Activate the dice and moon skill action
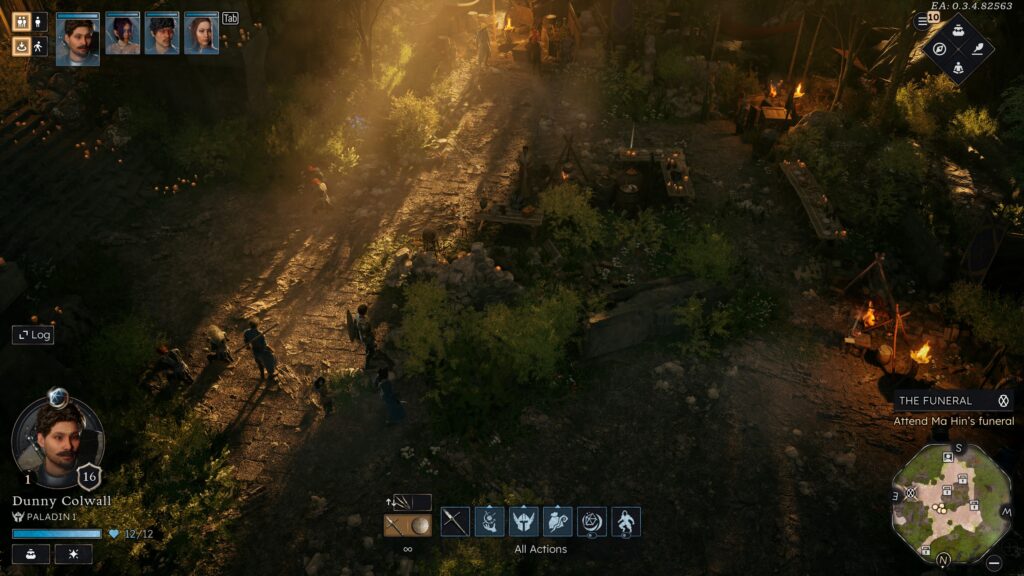 [591, 521]
